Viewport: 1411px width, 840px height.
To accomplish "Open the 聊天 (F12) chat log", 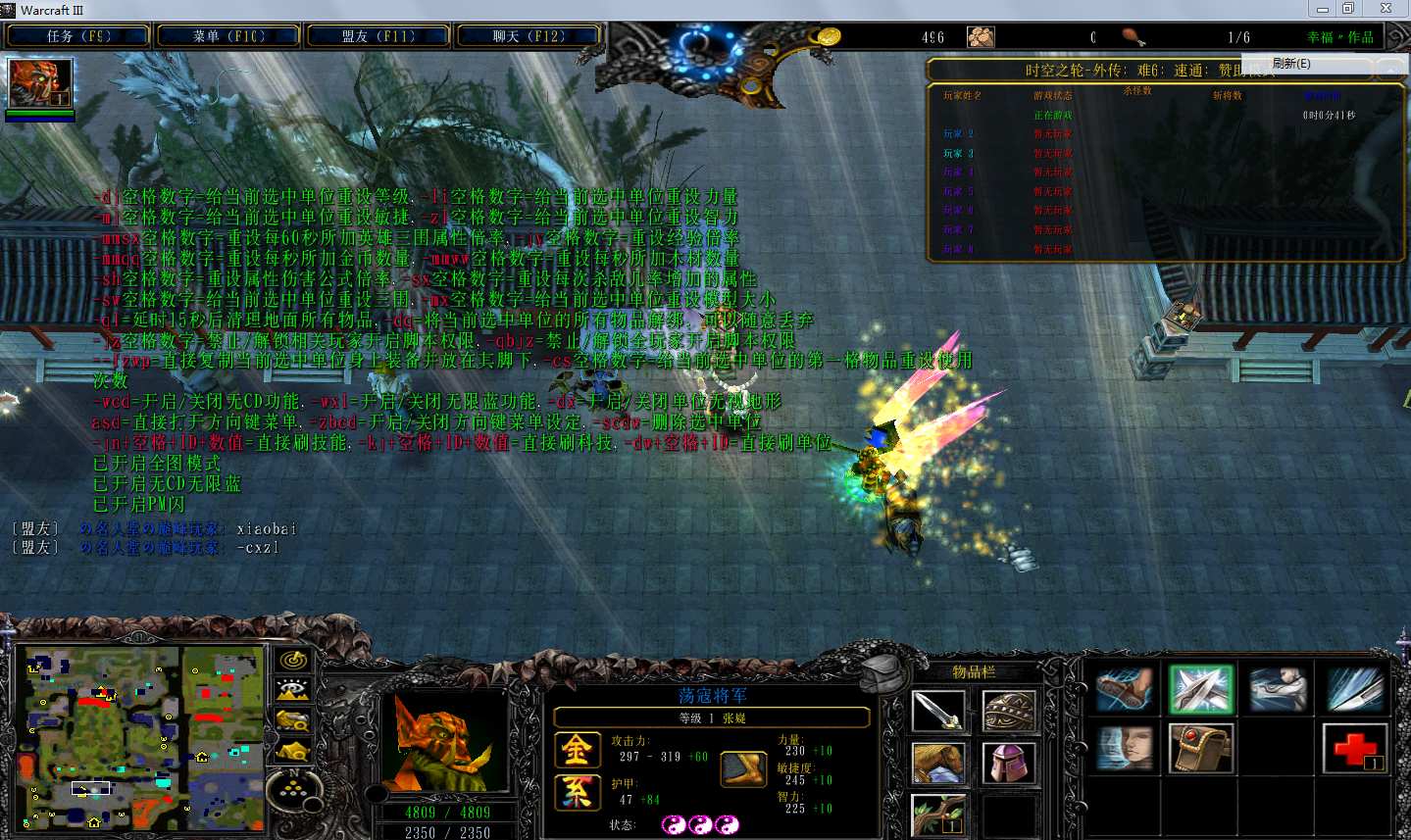I will [x=529, y=36].
